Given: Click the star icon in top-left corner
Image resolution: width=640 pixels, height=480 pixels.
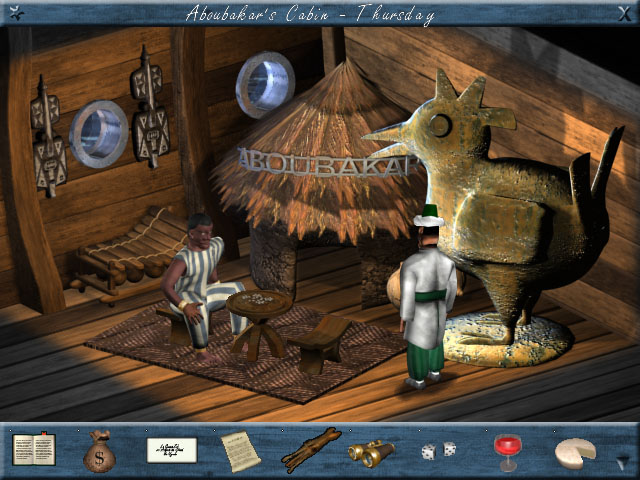Looking at the screenshot, I should pyautogui.click(x=15, y=13).
